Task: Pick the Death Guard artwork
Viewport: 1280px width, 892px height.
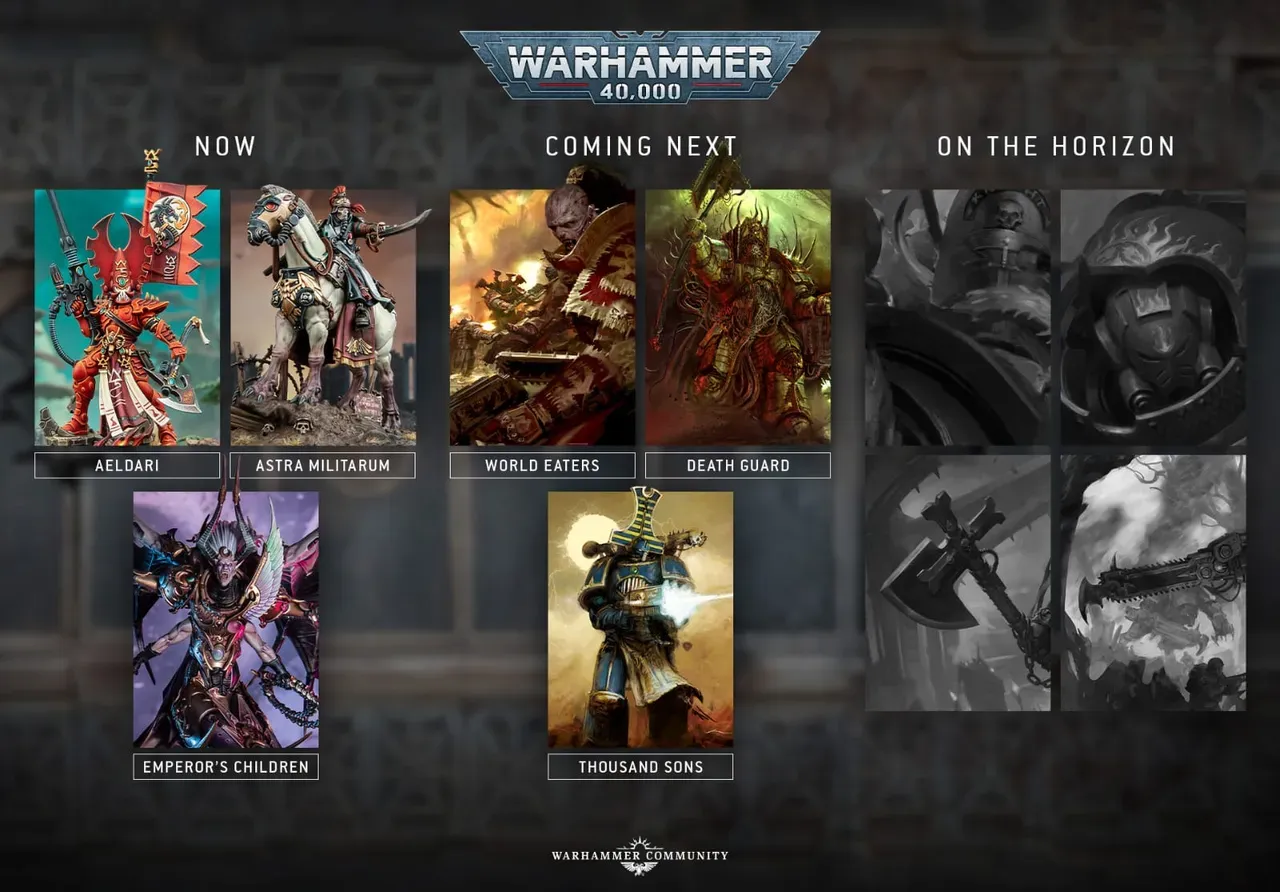Action: [738, 317]
